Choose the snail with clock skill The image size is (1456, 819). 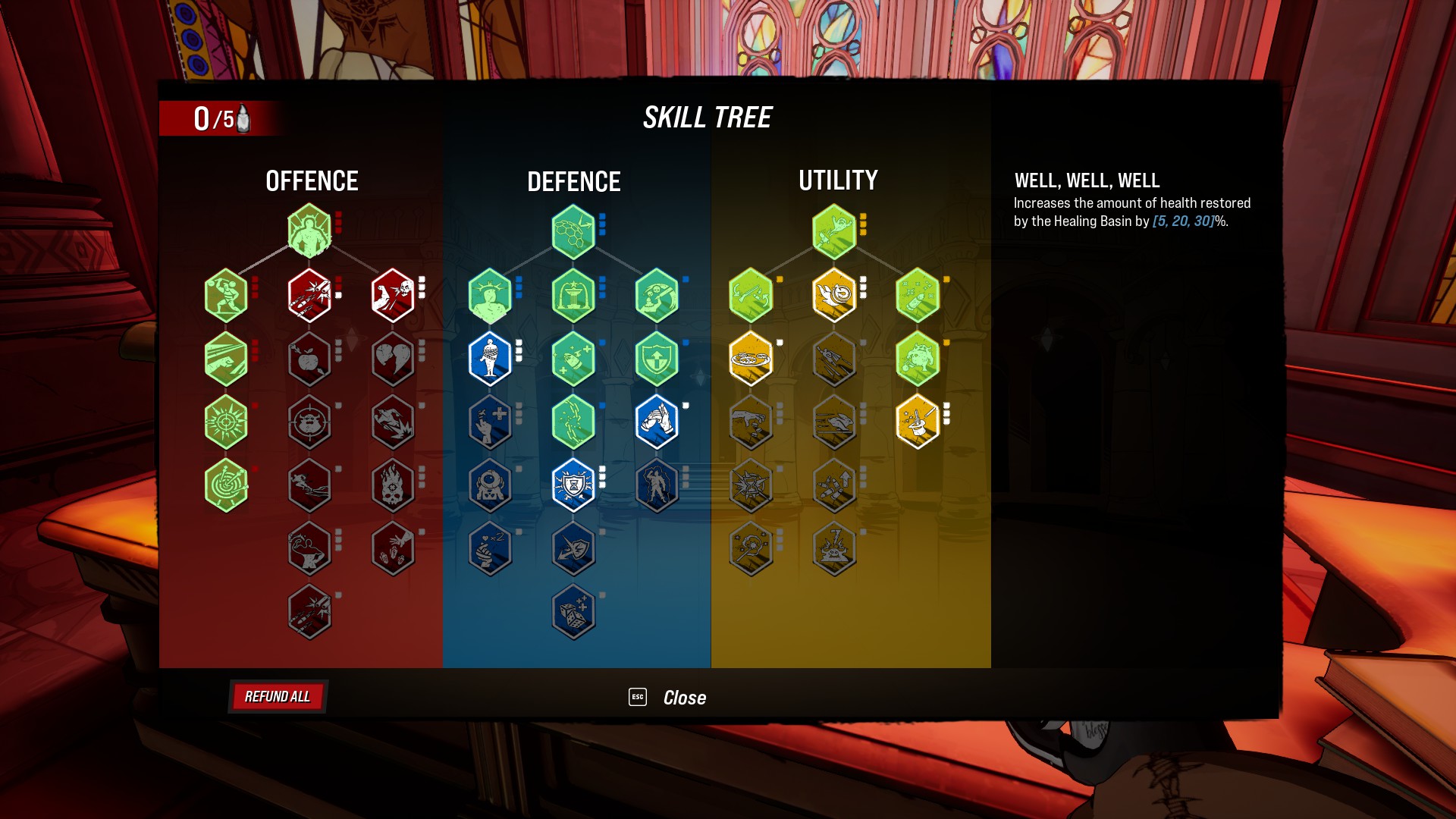point(834,295)
